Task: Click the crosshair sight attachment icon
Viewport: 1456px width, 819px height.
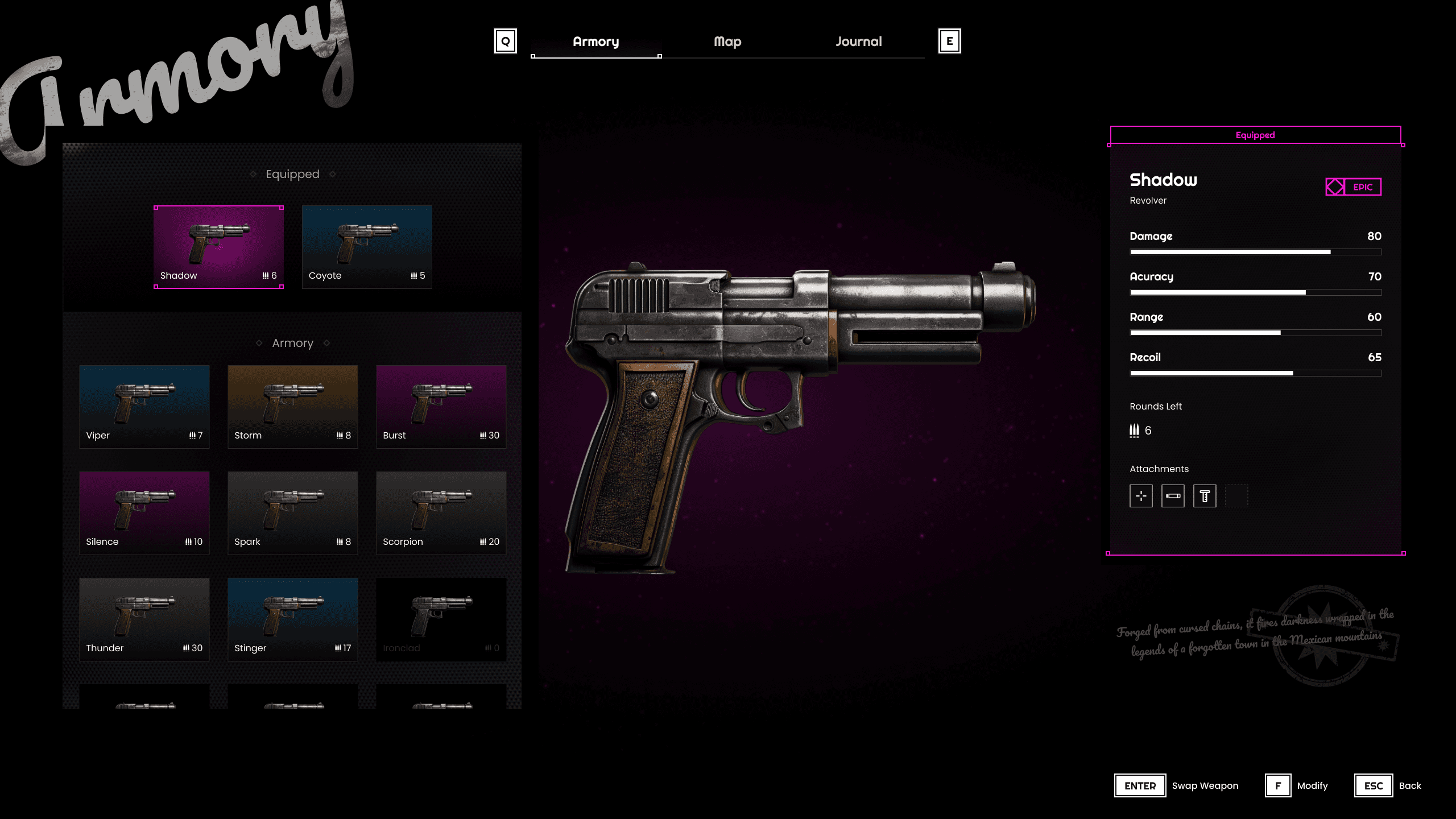Action: 1141,496
